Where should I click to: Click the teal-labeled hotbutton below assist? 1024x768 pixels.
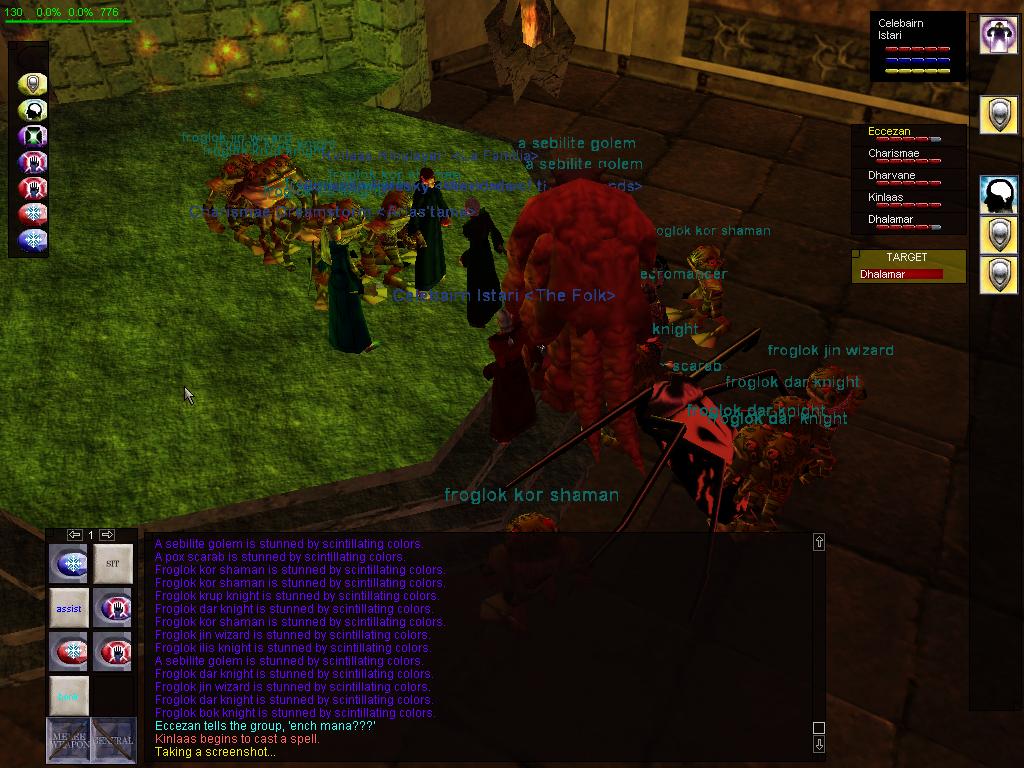click(x=69, y=696)
